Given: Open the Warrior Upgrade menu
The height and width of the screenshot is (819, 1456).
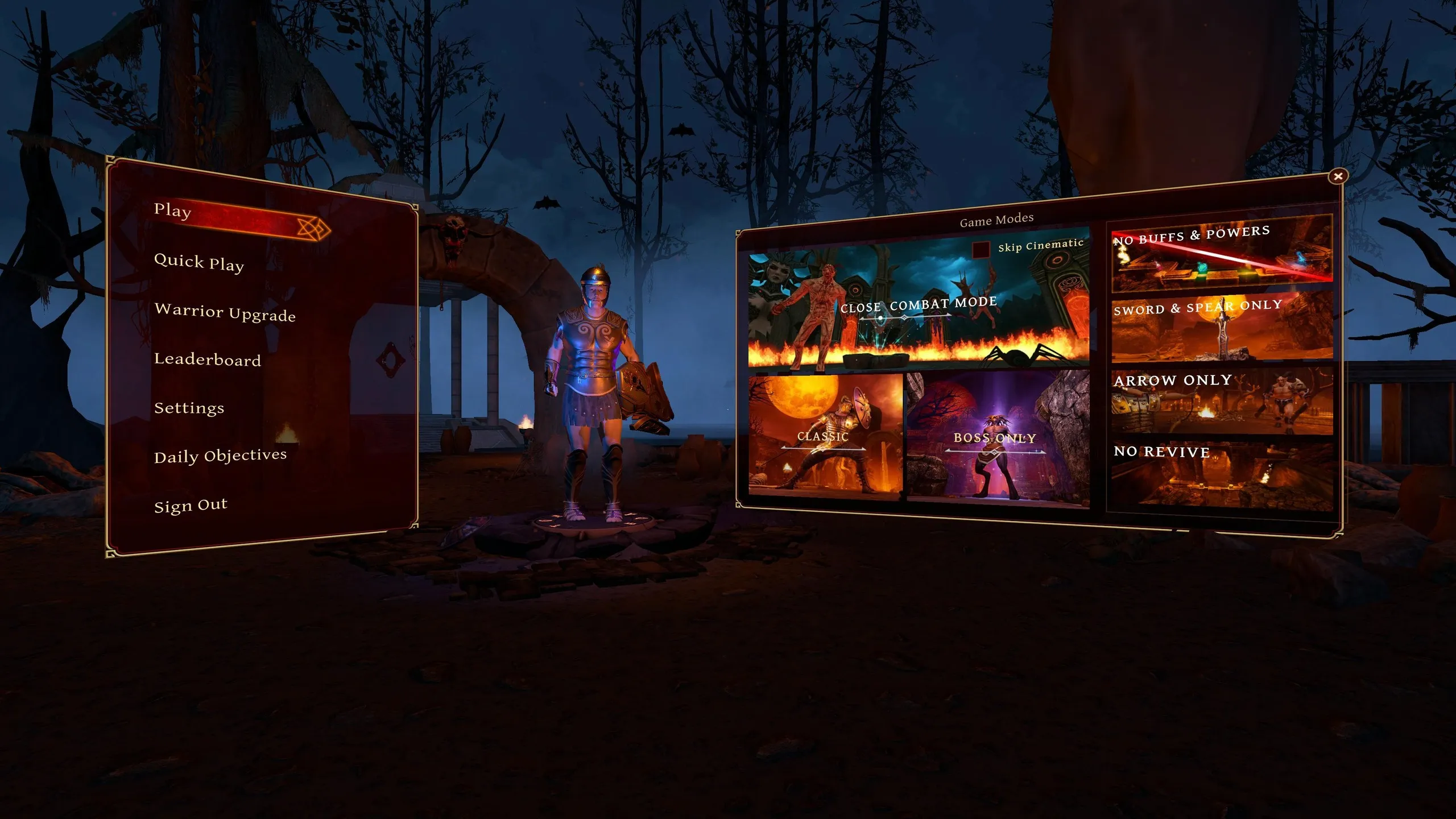Looking at the screenshot, I should [x=225, y=312].
